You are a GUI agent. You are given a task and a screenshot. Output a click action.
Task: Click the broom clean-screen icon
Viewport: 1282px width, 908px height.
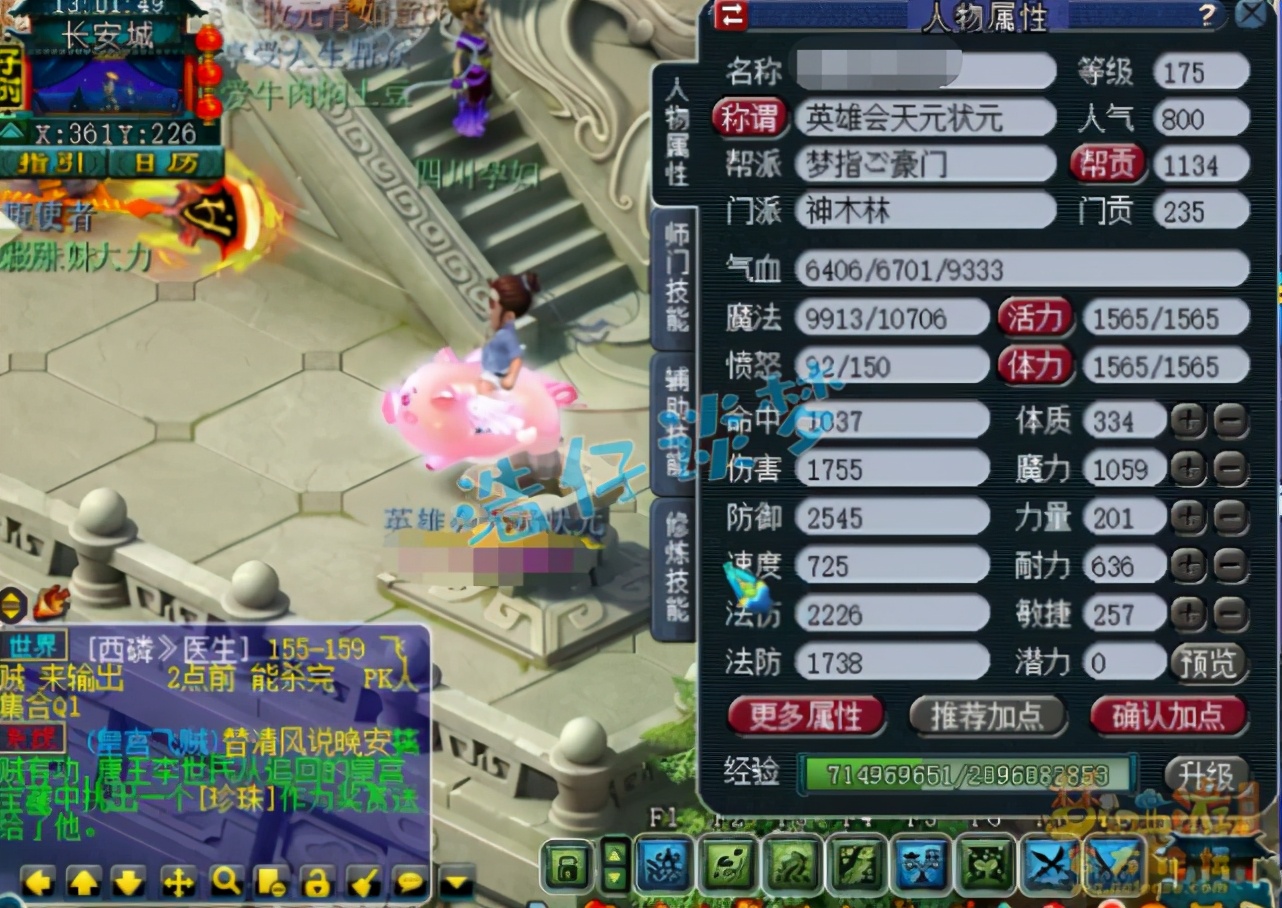pos(362,881)
